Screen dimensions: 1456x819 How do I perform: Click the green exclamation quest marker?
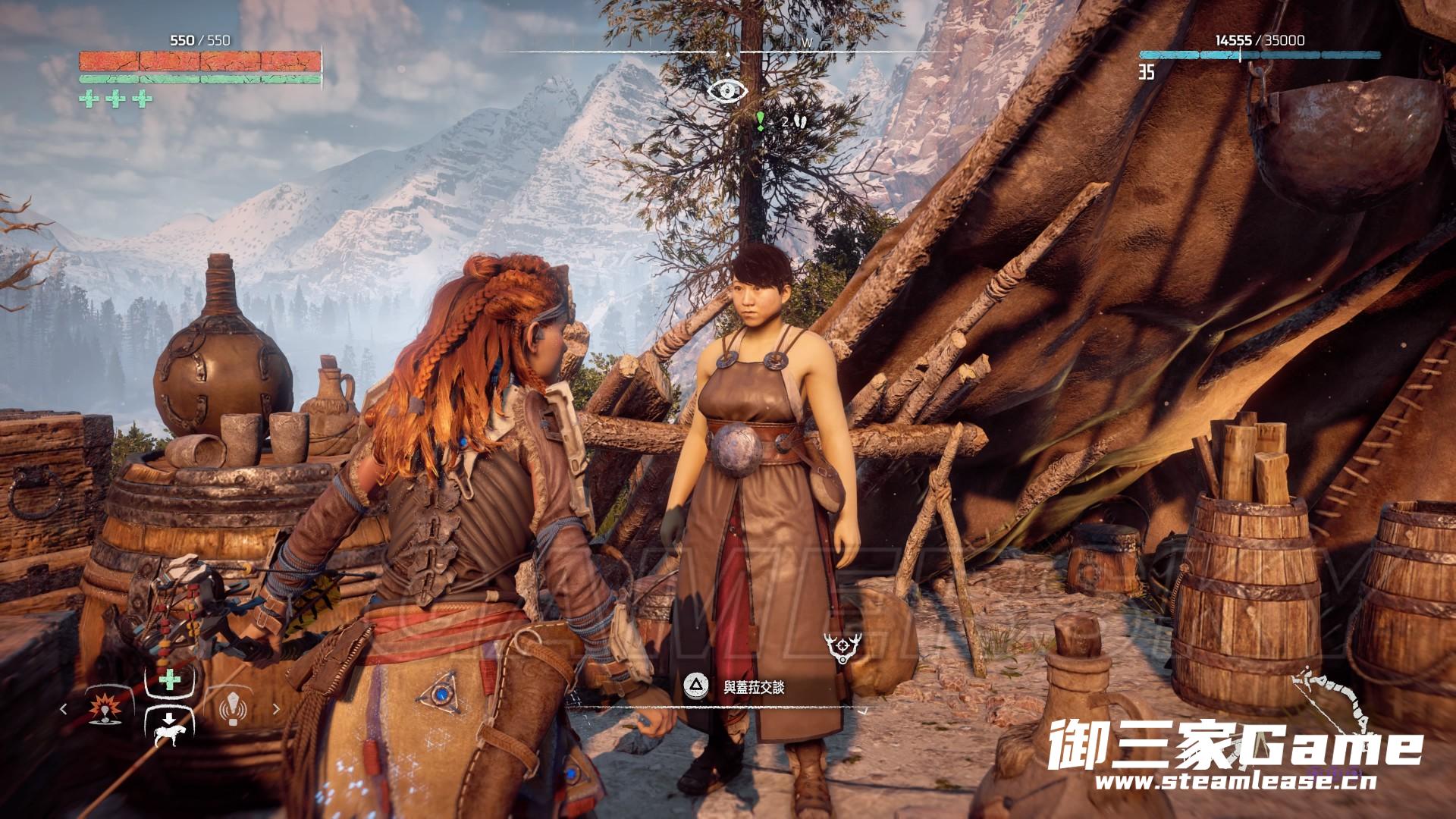pos(760,120)
